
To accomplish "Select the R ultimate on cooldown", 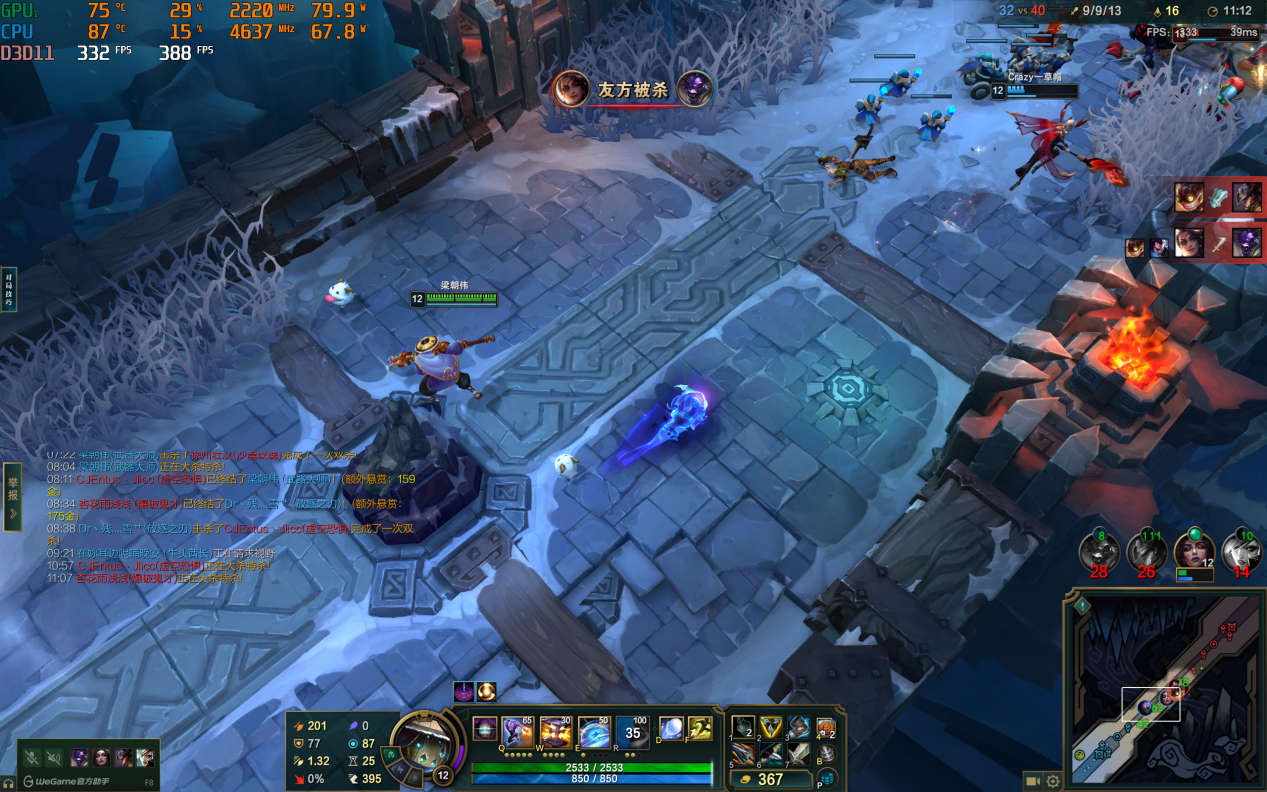I will click(x=632, y=732).
